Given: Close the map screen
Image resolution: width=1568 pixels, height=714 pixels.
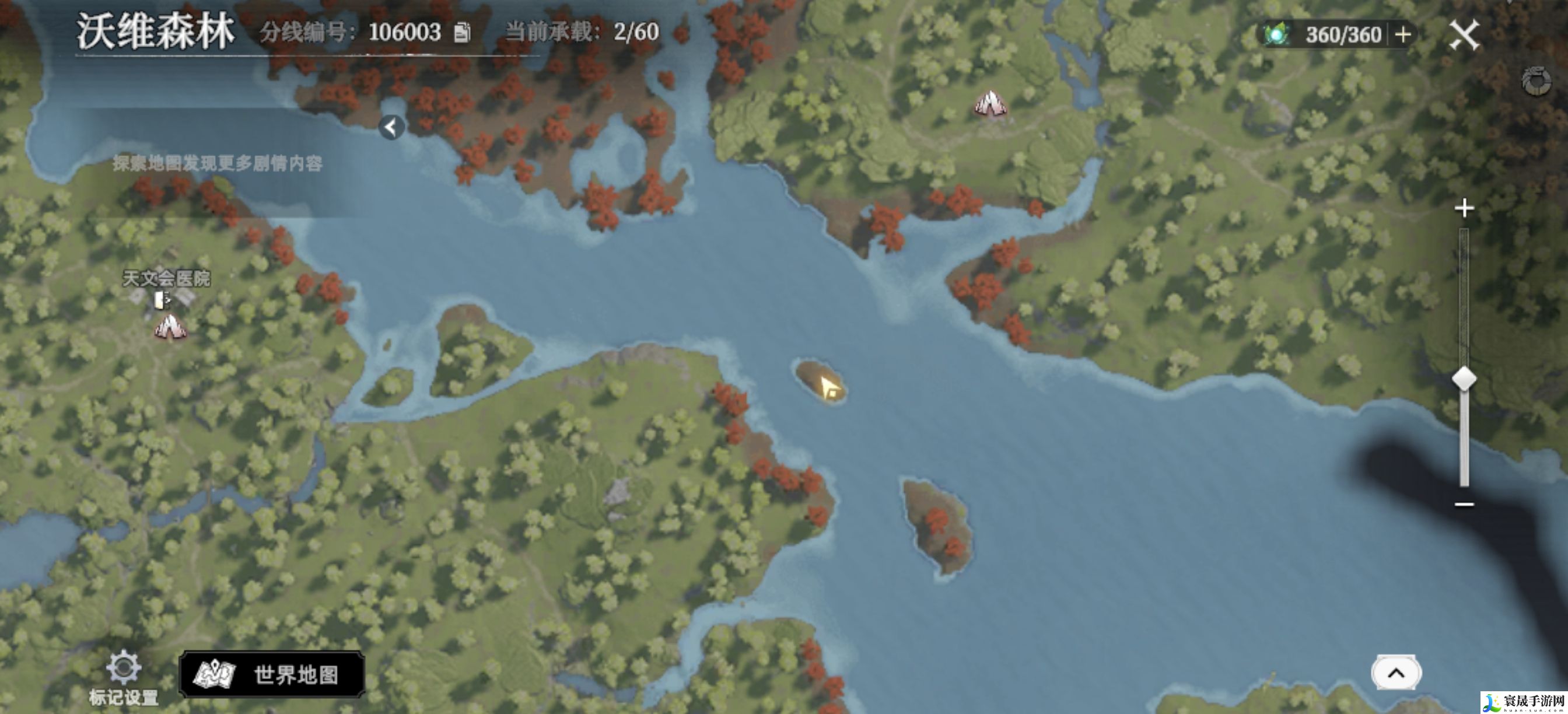Looking at the screenshot, I should pos(1464,34).
